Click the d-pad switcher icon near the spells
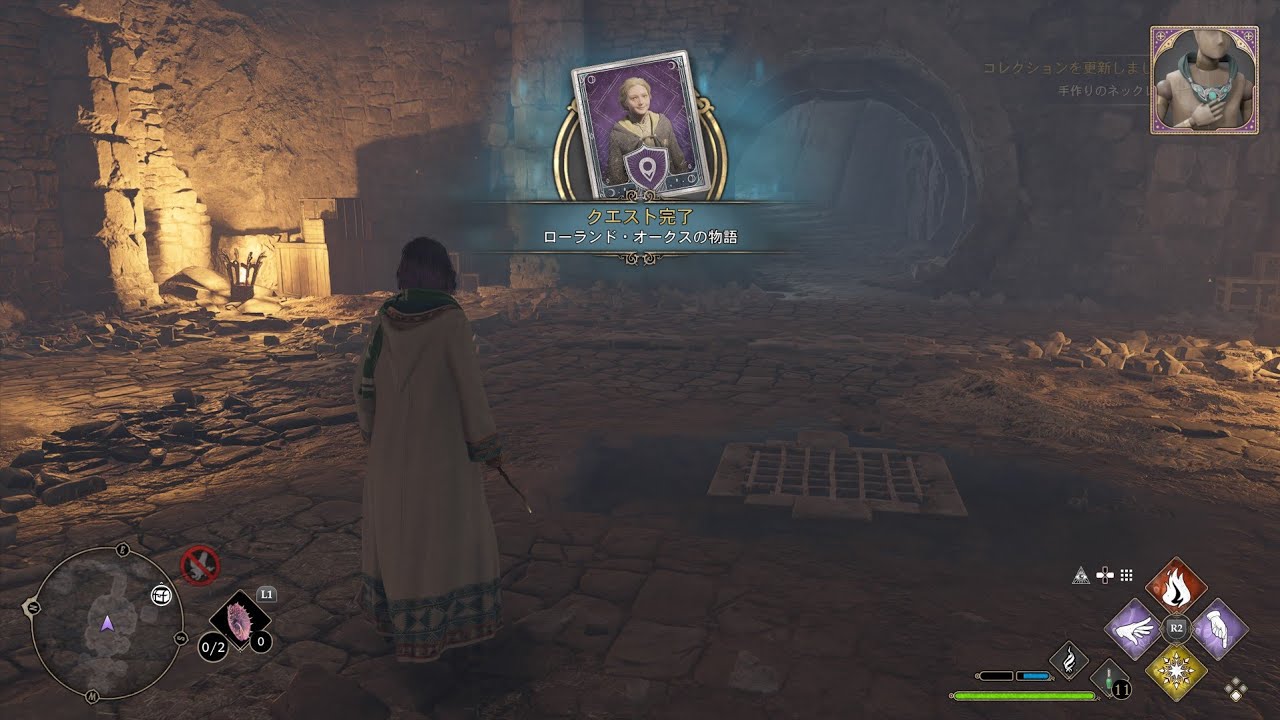 point(1104,575)
